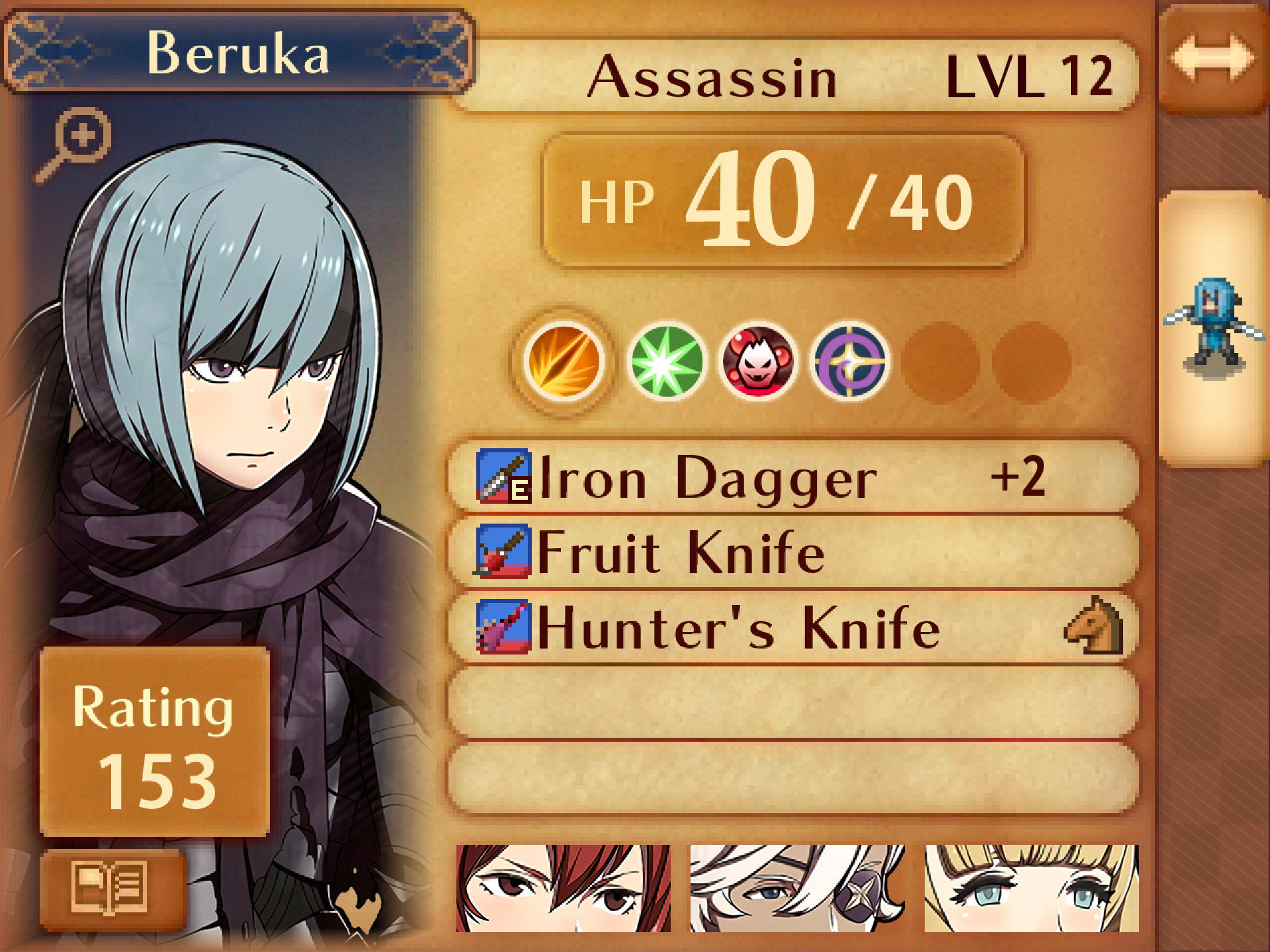Viewport: 1270px width, 952px height.
Task: Click the Iron Dagger weapon icon
Action: point(501,475)
